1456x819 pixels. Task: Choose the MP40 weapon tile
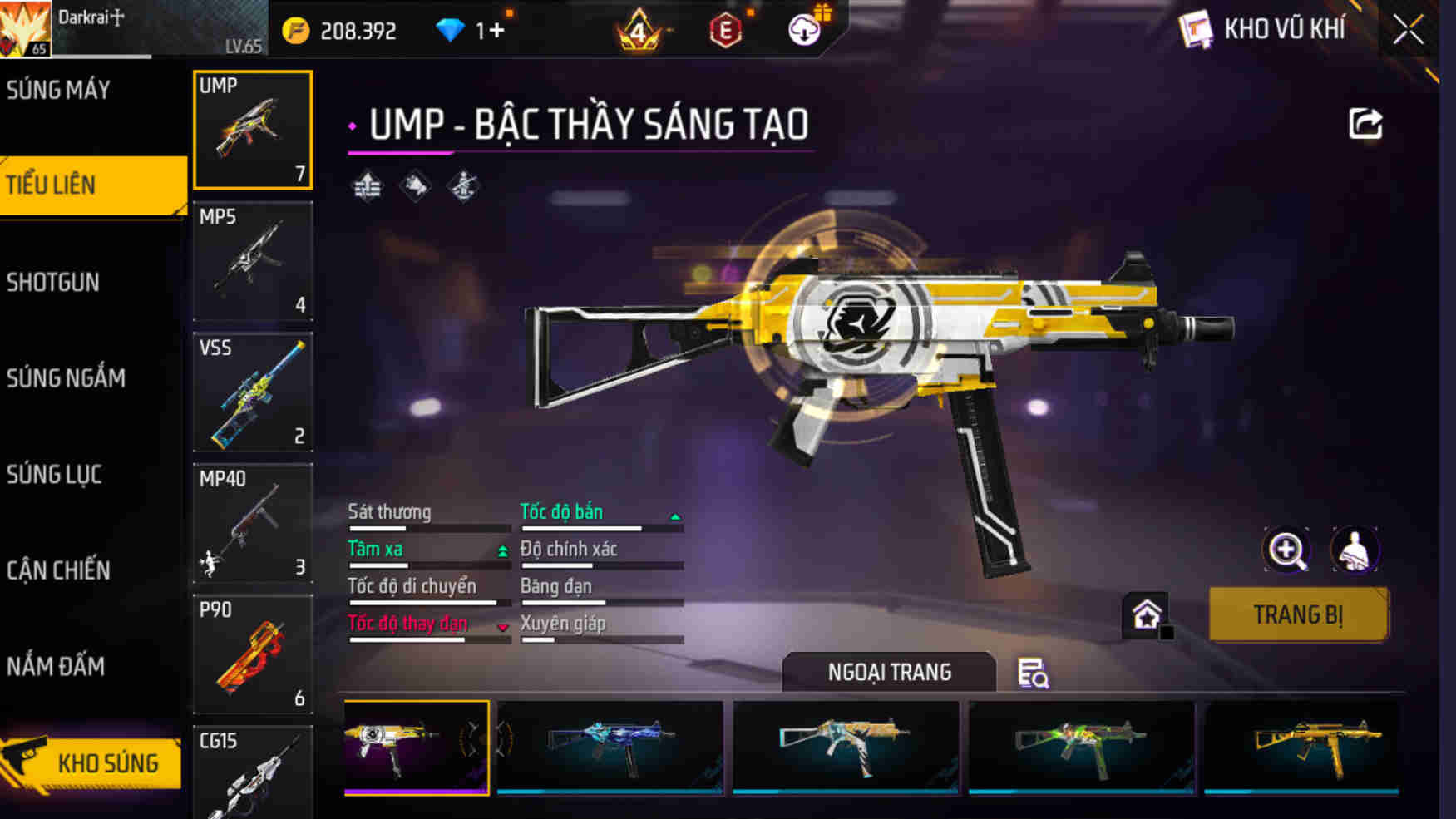coord(253,523)
